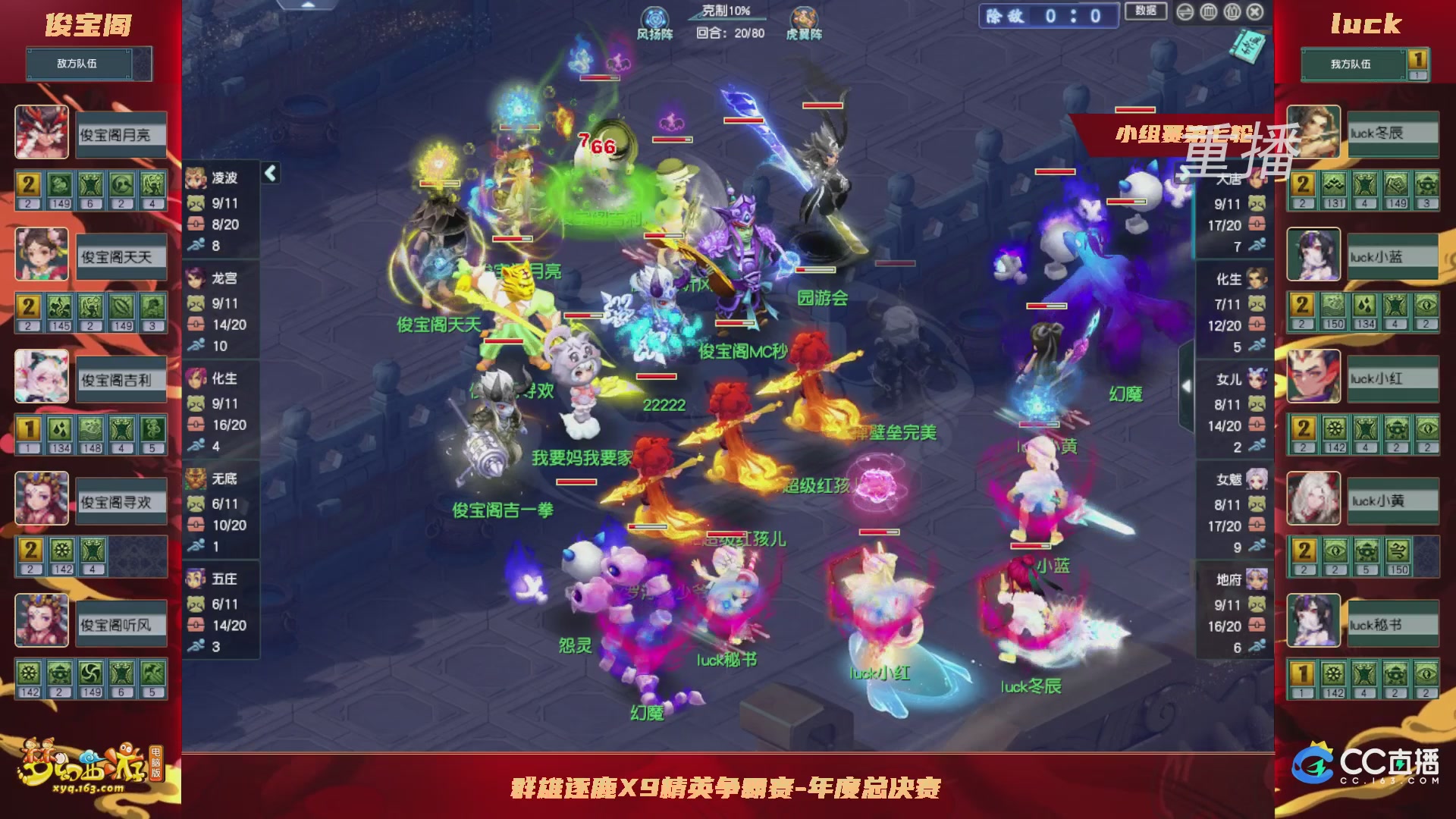This screenshot has height=819, width=1456.
Task: Expand the right side panel via chevron arrow
Action: 1187,385
